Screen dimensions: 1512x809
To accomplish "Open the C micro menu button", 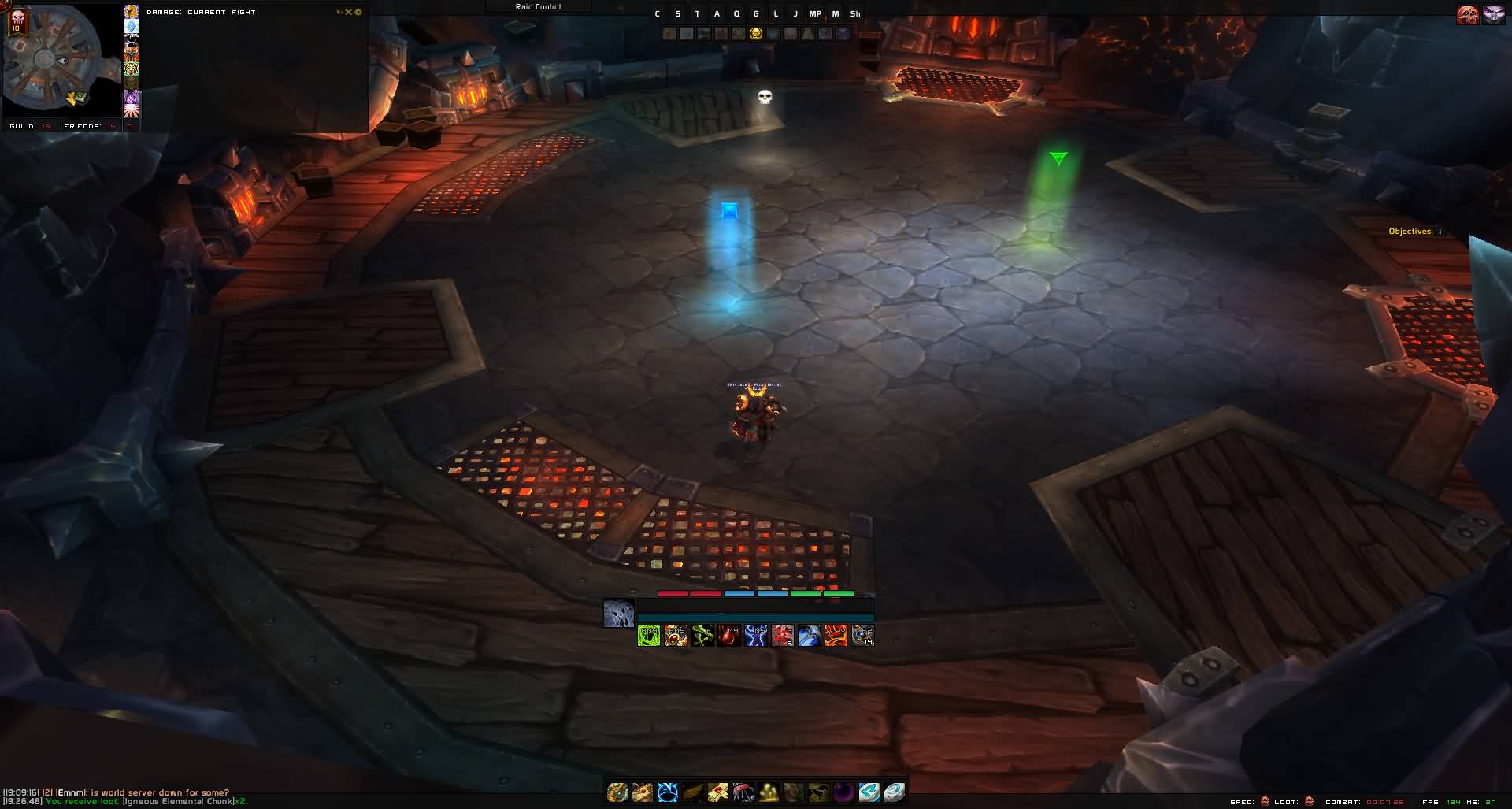I will pos(658,13).
